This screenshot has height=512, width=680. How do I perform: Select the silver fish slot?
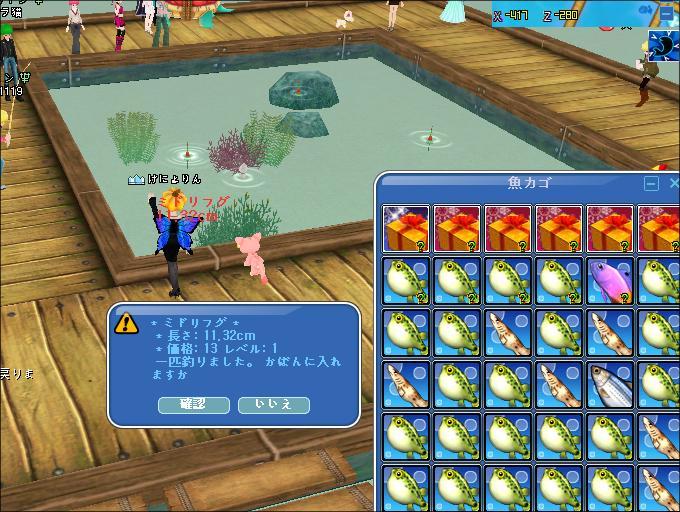click(611, 385)
